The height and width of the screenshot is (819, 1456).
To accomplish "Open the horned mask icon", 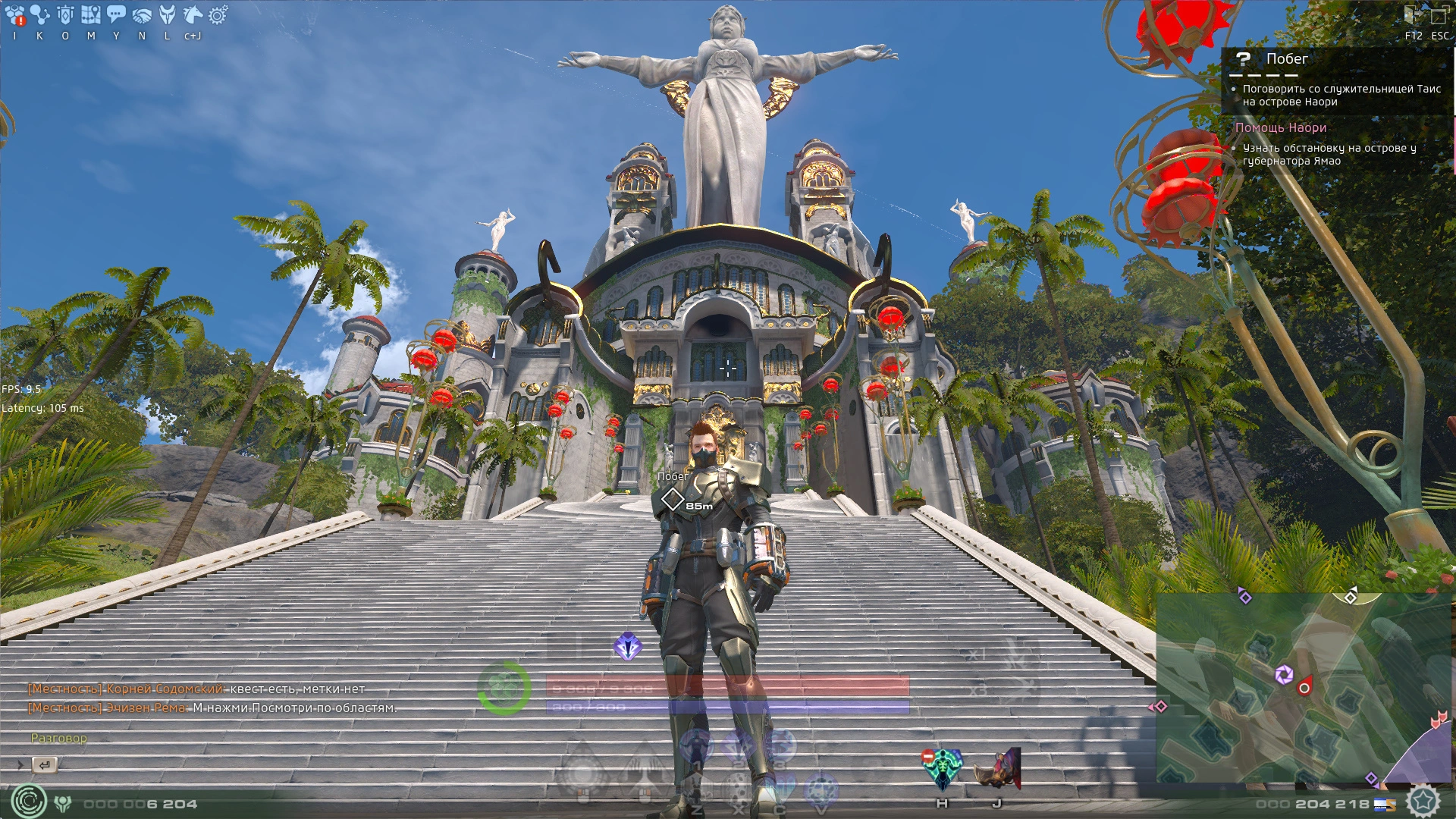I will [168, 15].
